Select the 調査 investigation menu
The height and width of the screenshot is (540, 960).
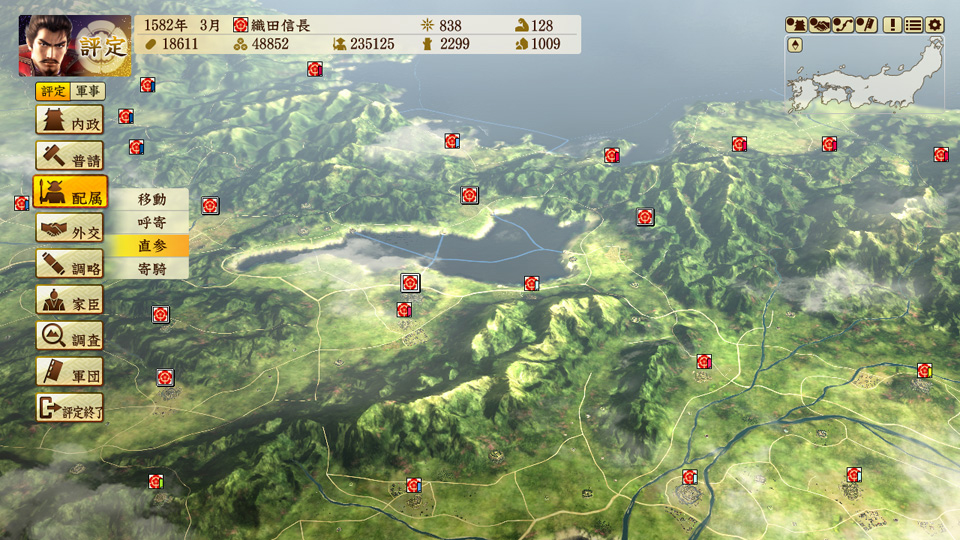pyautogui.click(x=70, y=338)
